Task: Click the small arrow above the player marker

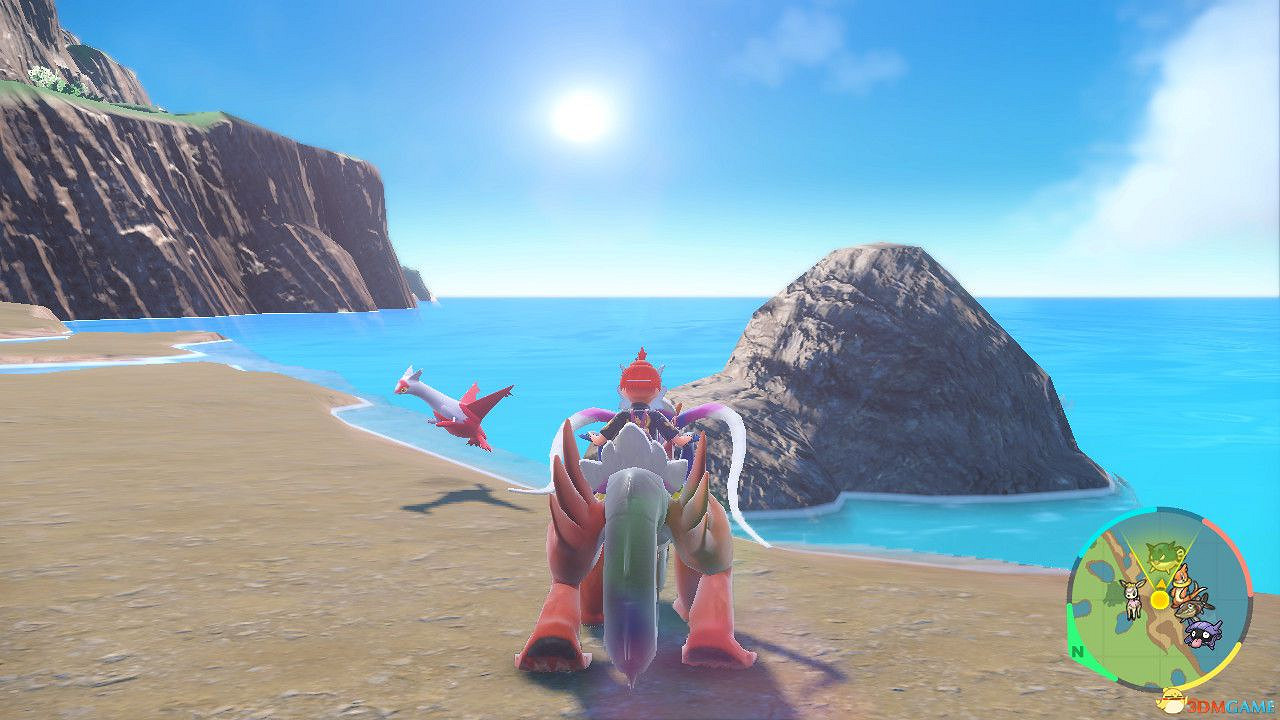Action: [x=1162, y=583]
